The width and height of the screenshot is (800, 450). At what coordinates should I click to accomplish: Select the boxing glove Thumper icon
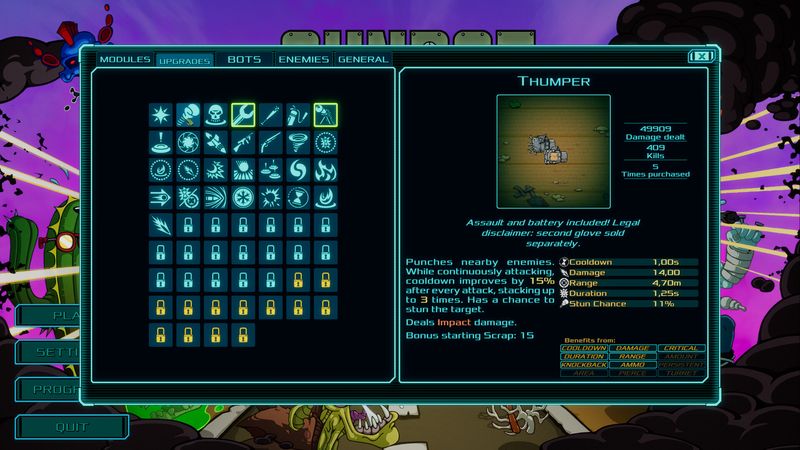(x=188, y=115)
